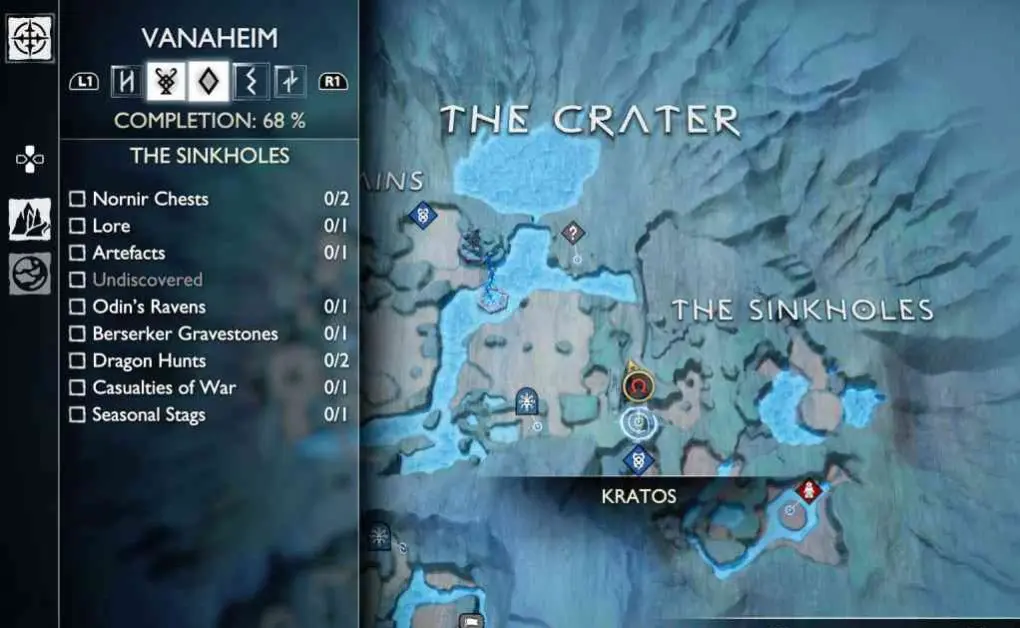1020x628 pixels.
Task: Tick the Lore filter checkbox
Action: click(77, 226)
